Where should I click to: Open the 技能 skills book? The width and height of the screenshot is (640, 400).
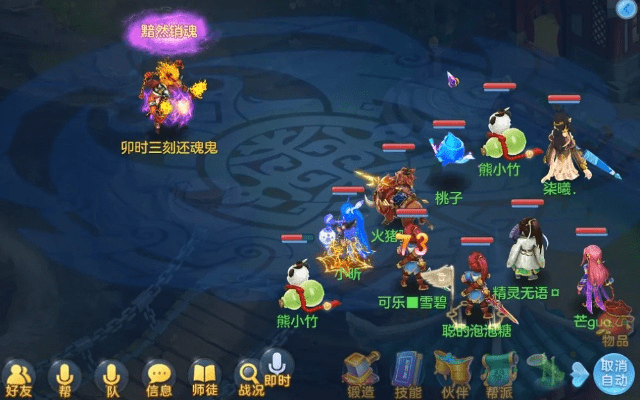[407, 375]
